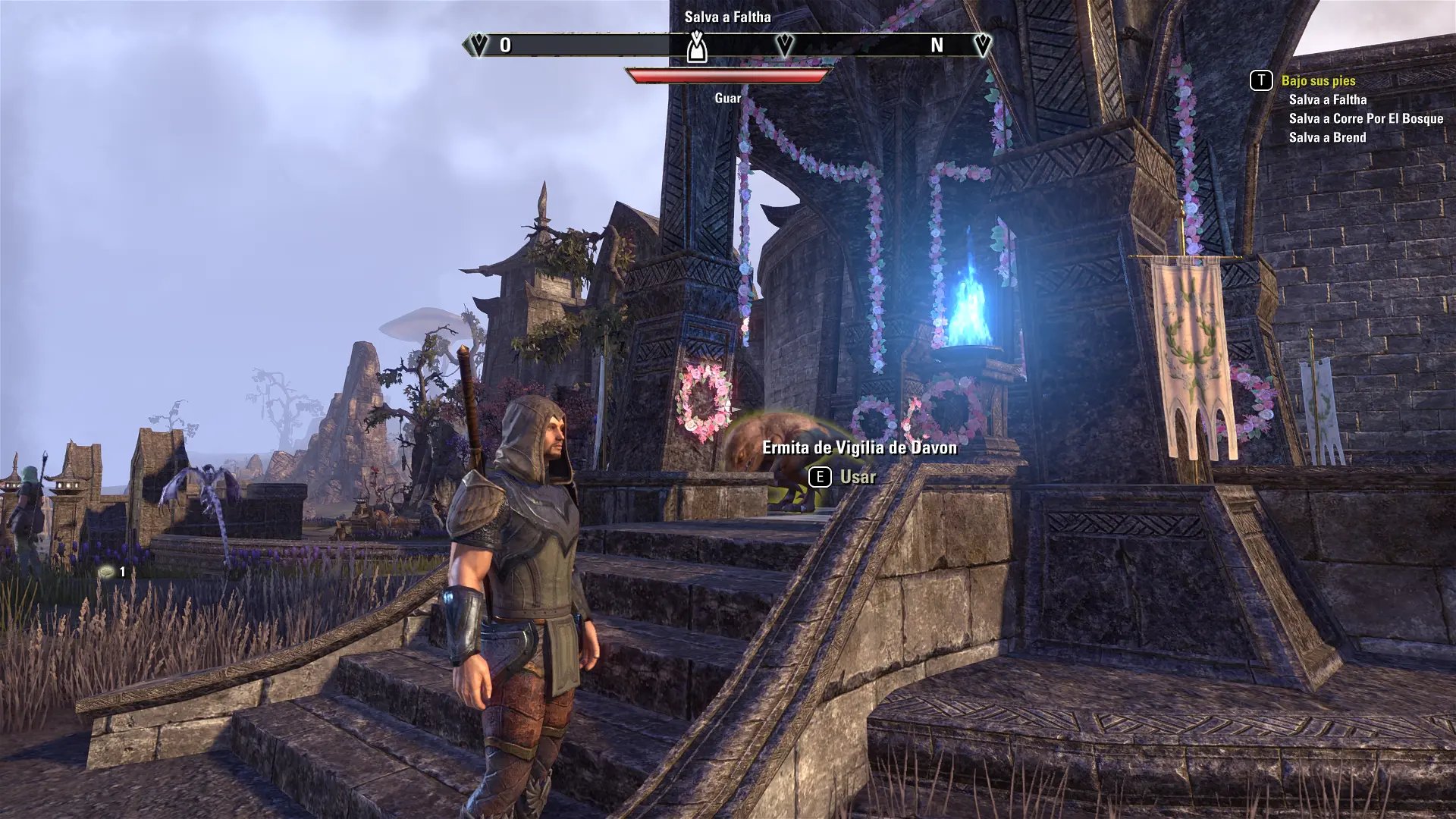Click the 'Salva a Corre Por El Bosque' objective

pos(1365,118)
